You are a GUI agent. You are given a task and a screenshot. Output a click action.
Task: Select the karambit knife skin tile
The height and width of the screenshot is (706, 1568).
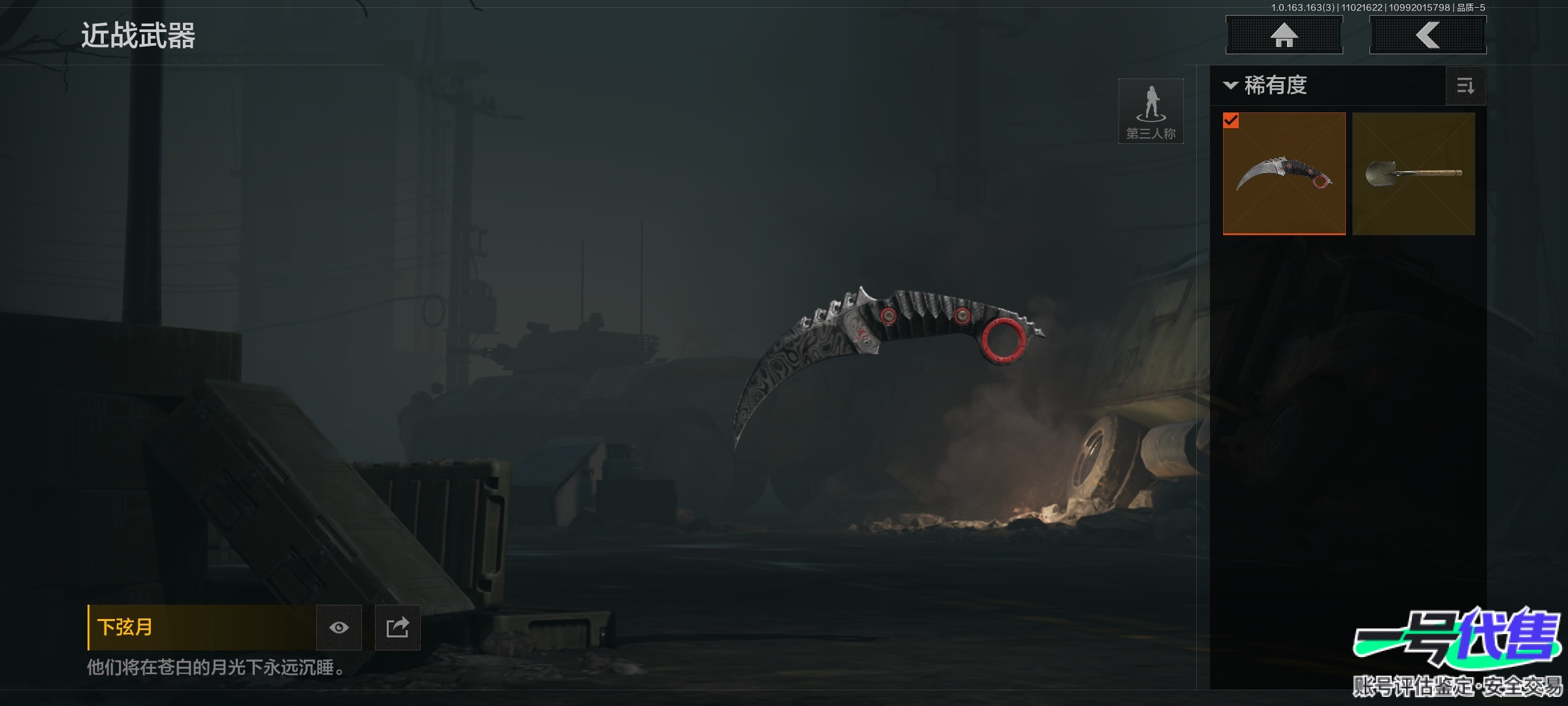[x=1284, y=173]
